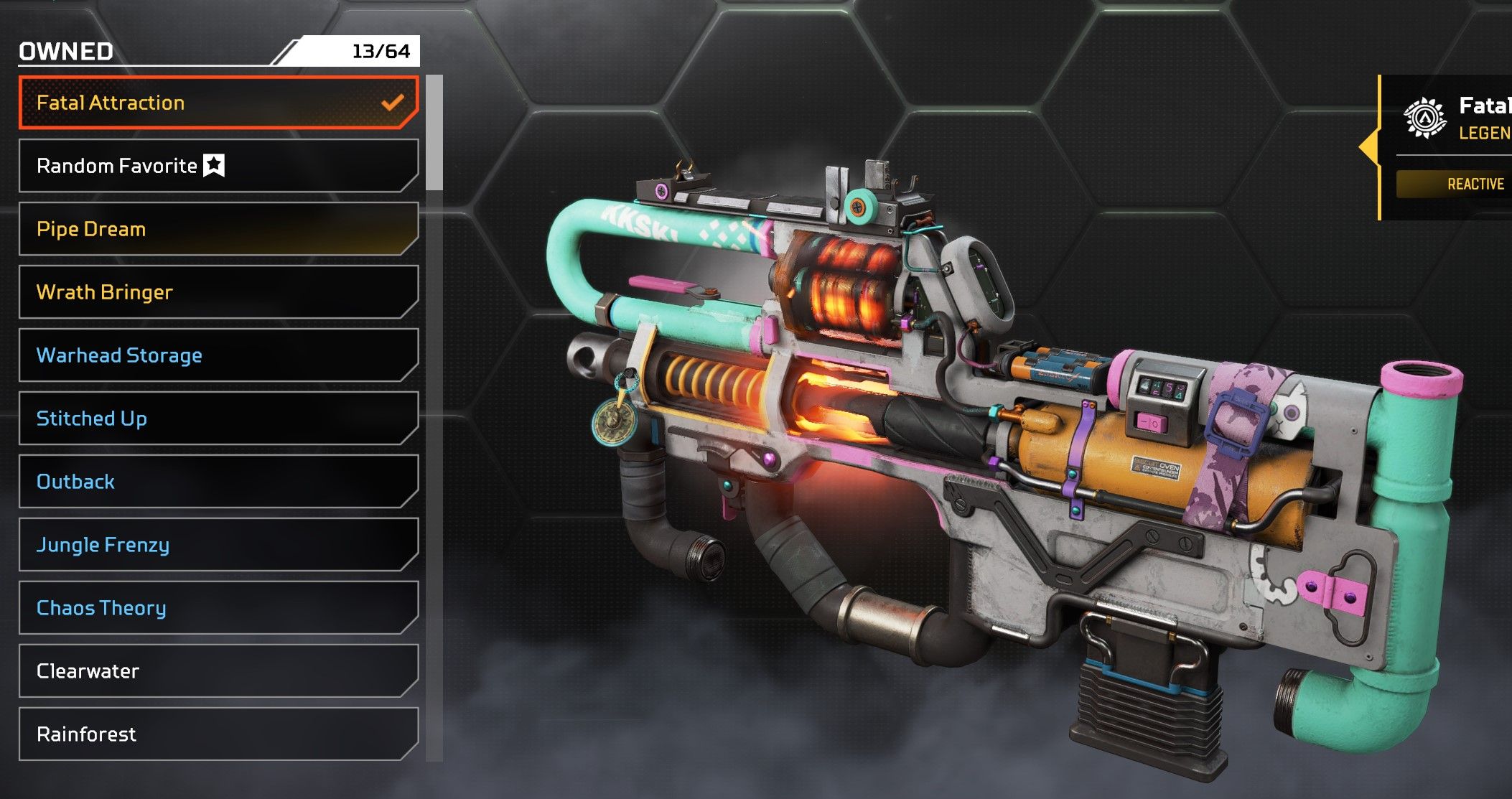Choose the Rainforest skin
The width and height of the screenshot is (1512, 799).
pyautogui.click(x=218, y=734)
